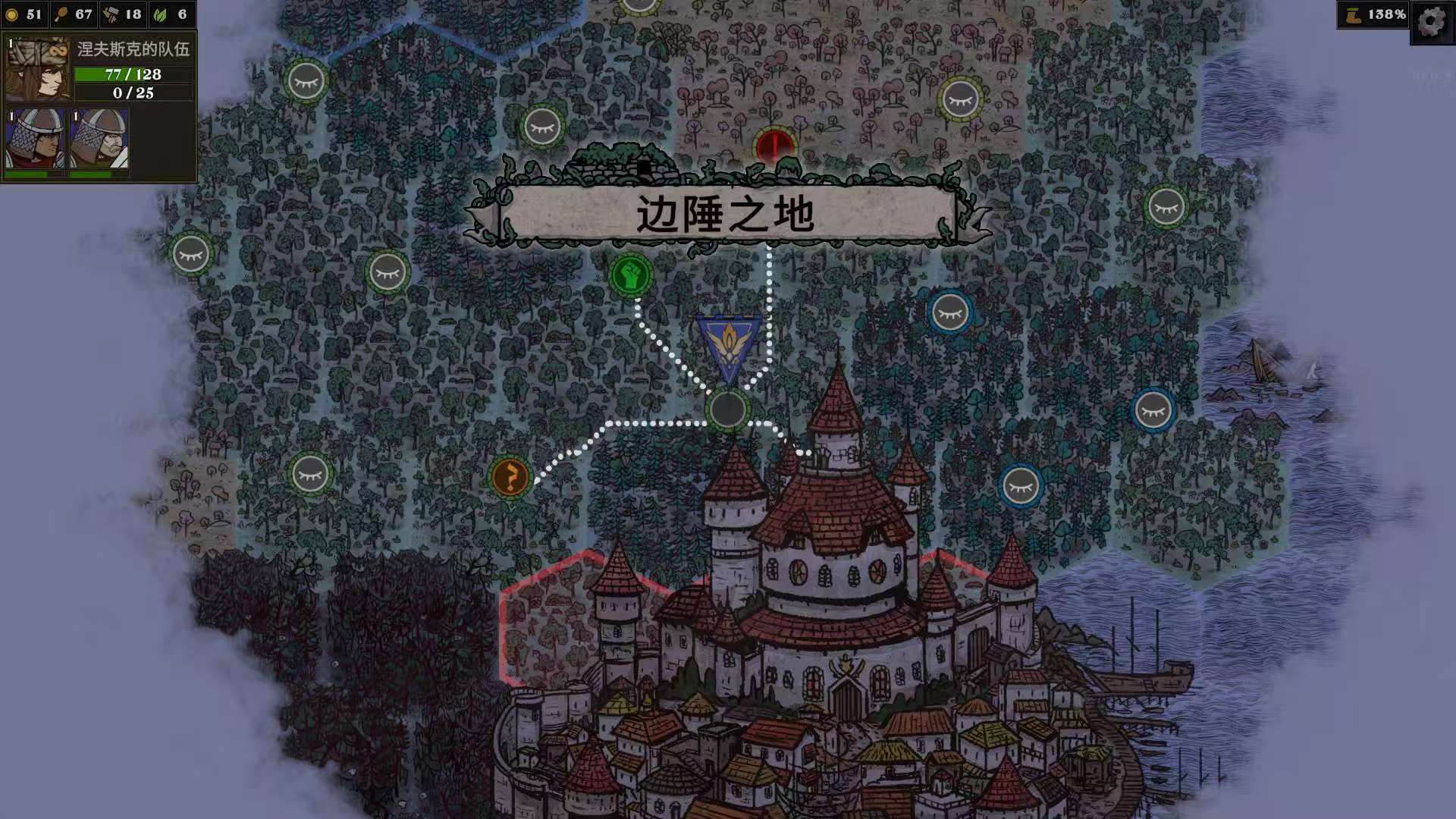The width and height of the screenshot is (1456, 819).
Task: Click the 边陲之地 region title banner
Action: (x=726, y=213)
